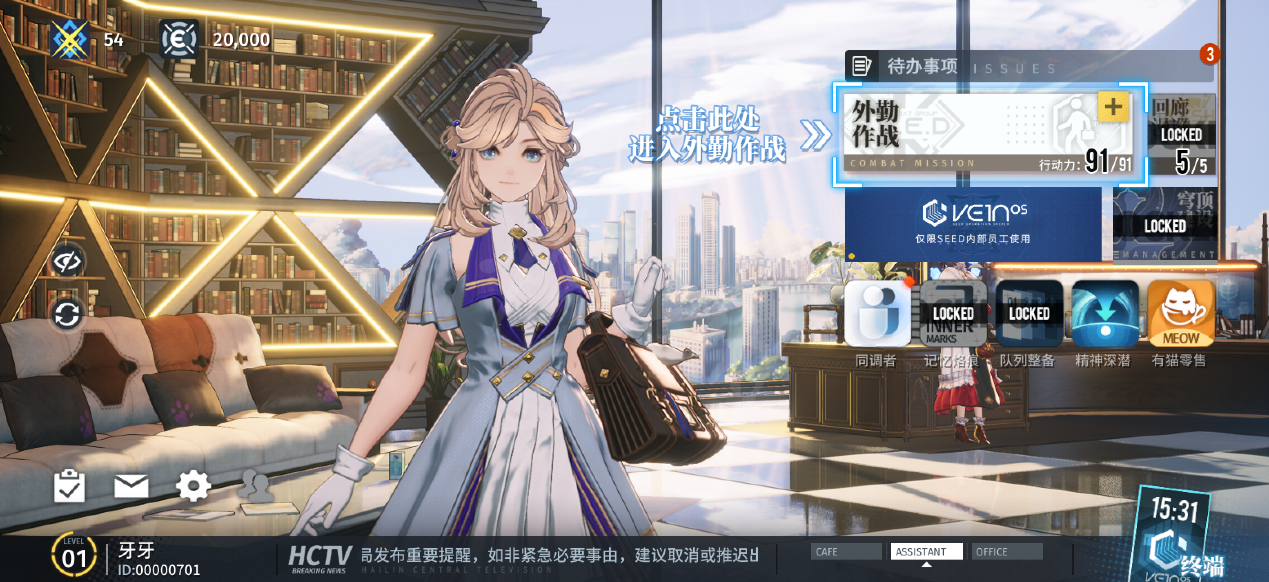Switch to the OFFICE tab
This screenshot has height=582, width=1269.
(x=1007, y=552)
